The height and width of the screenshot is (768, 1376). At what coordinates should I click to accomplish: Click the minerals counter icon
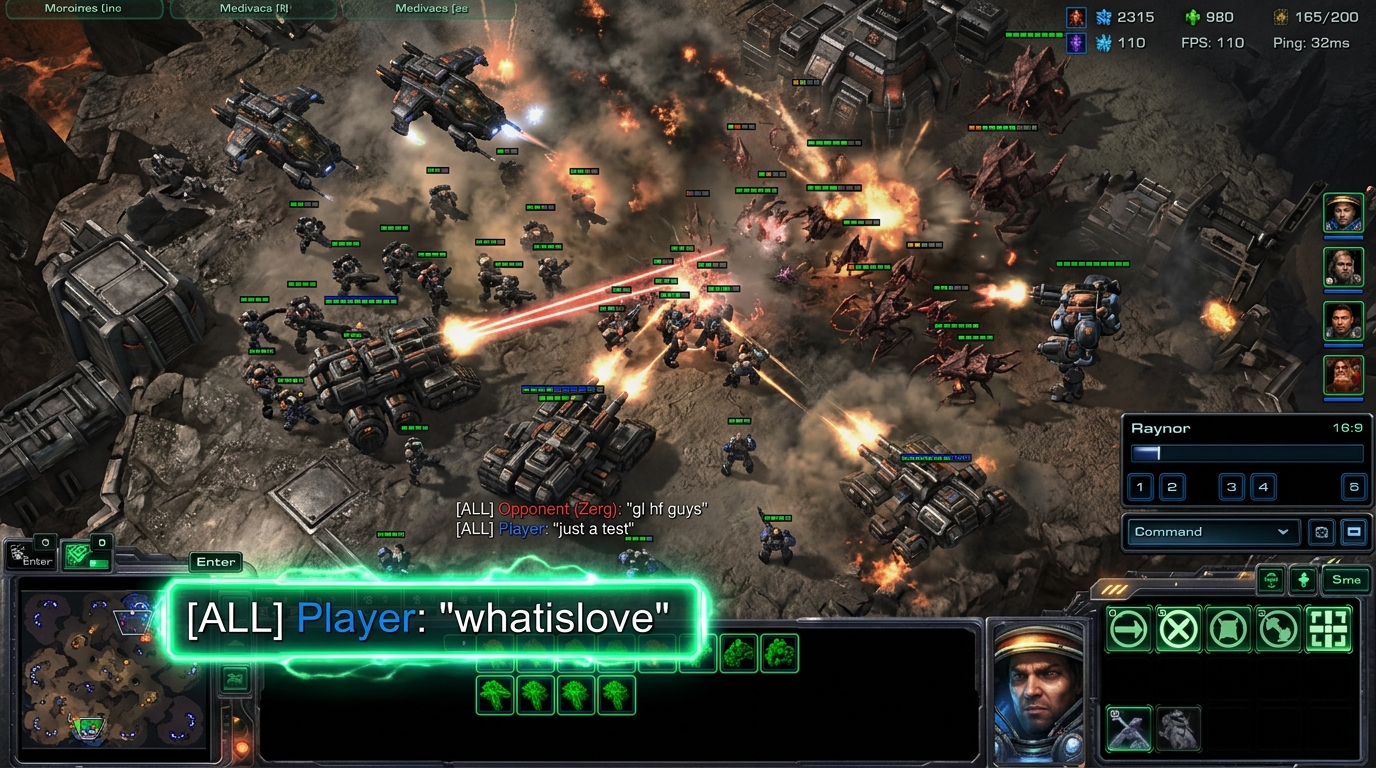coord(1103,16)
